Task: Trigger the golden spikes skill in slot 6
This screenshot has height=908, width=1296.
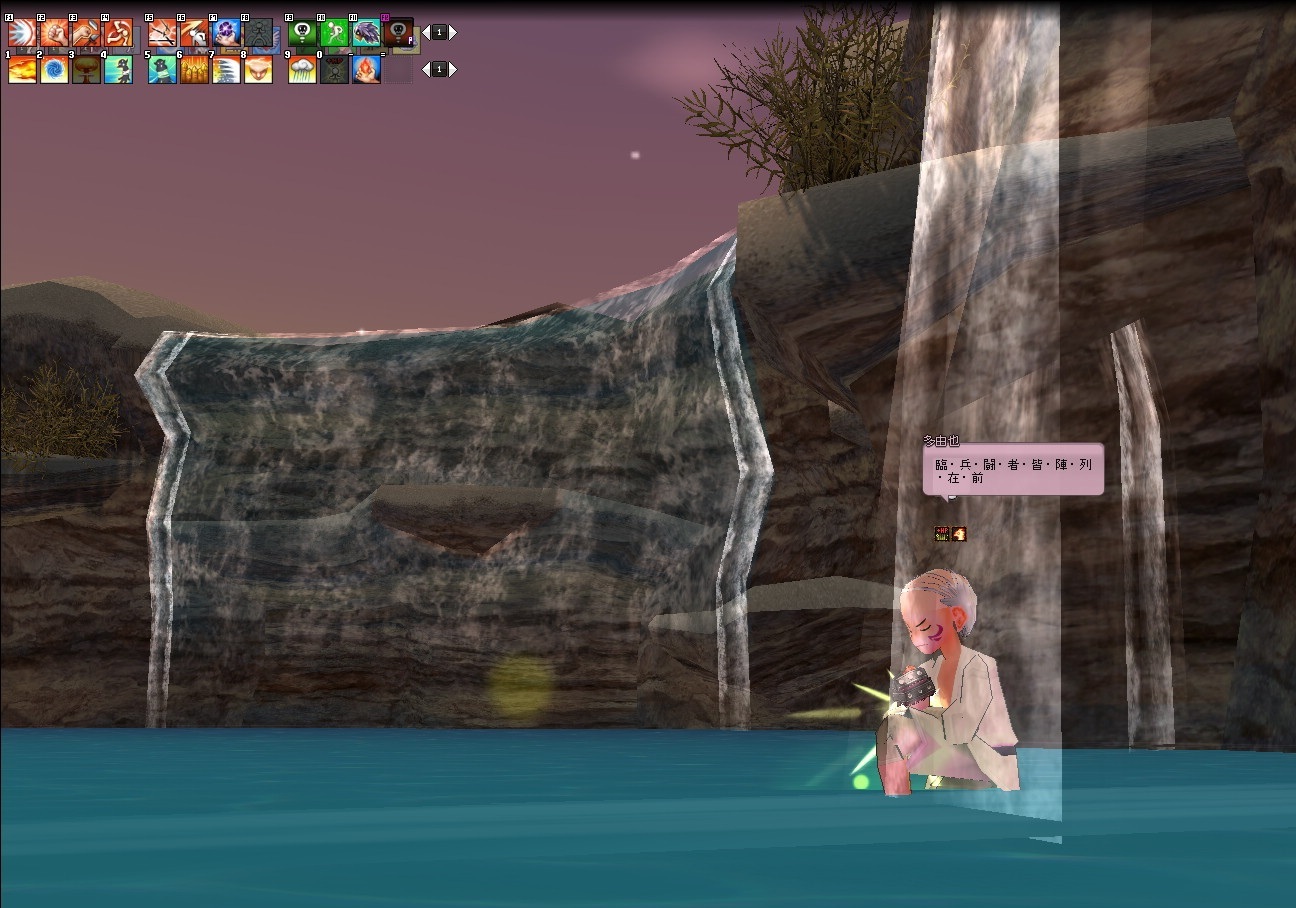Action: click(194, 70)
